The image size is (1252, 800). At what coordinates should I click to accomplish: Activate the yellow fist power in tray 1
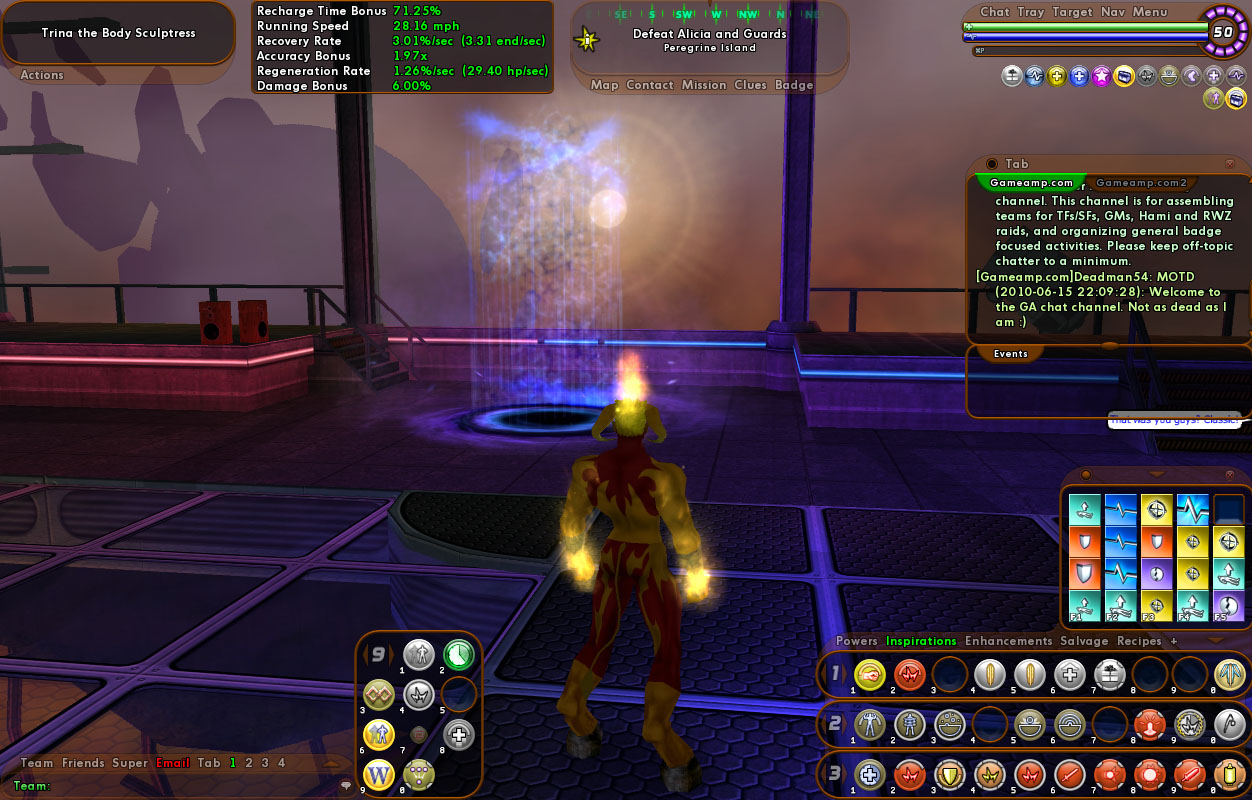870,675
